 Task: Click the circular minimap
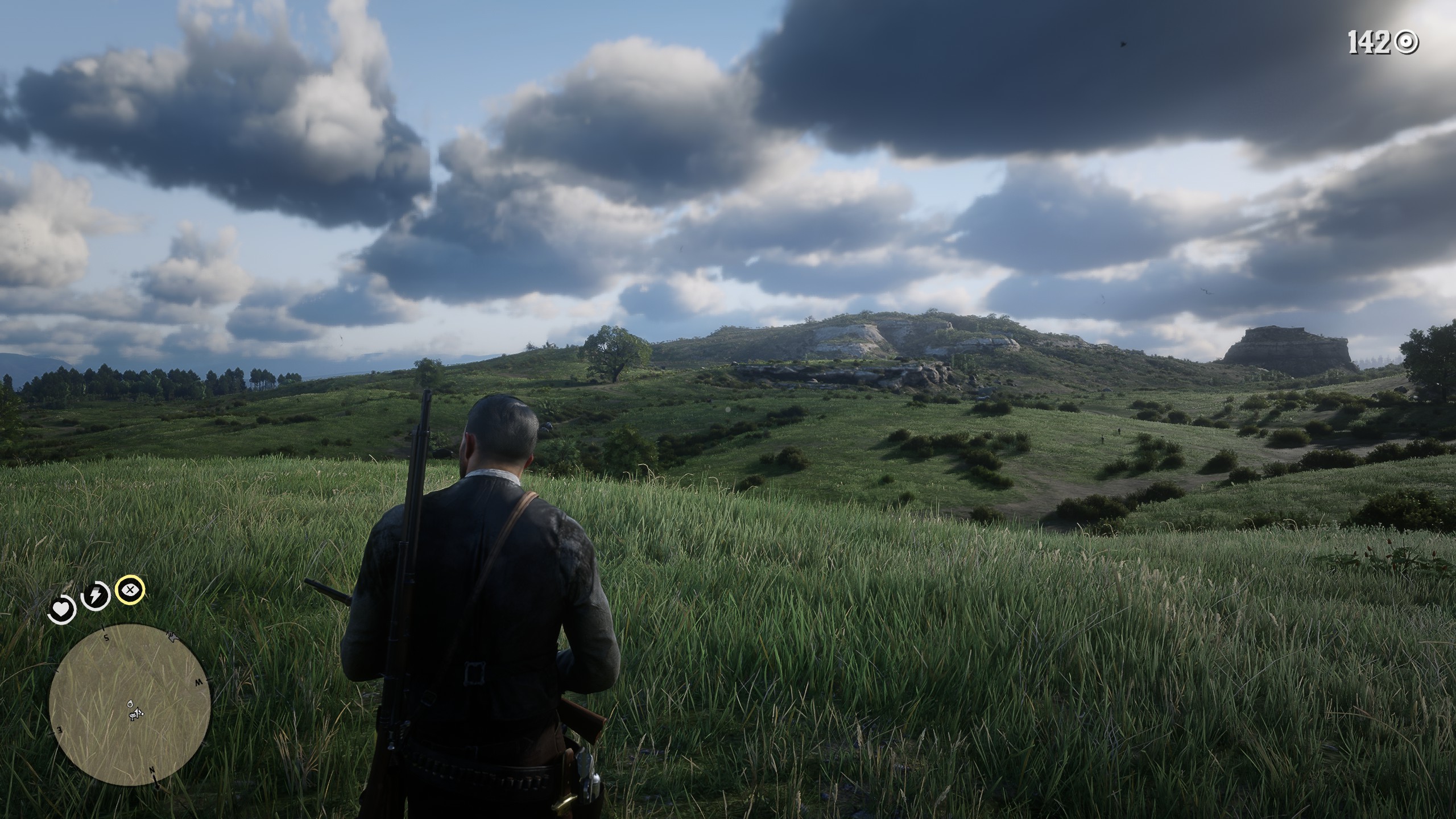(x=130, y=704)
